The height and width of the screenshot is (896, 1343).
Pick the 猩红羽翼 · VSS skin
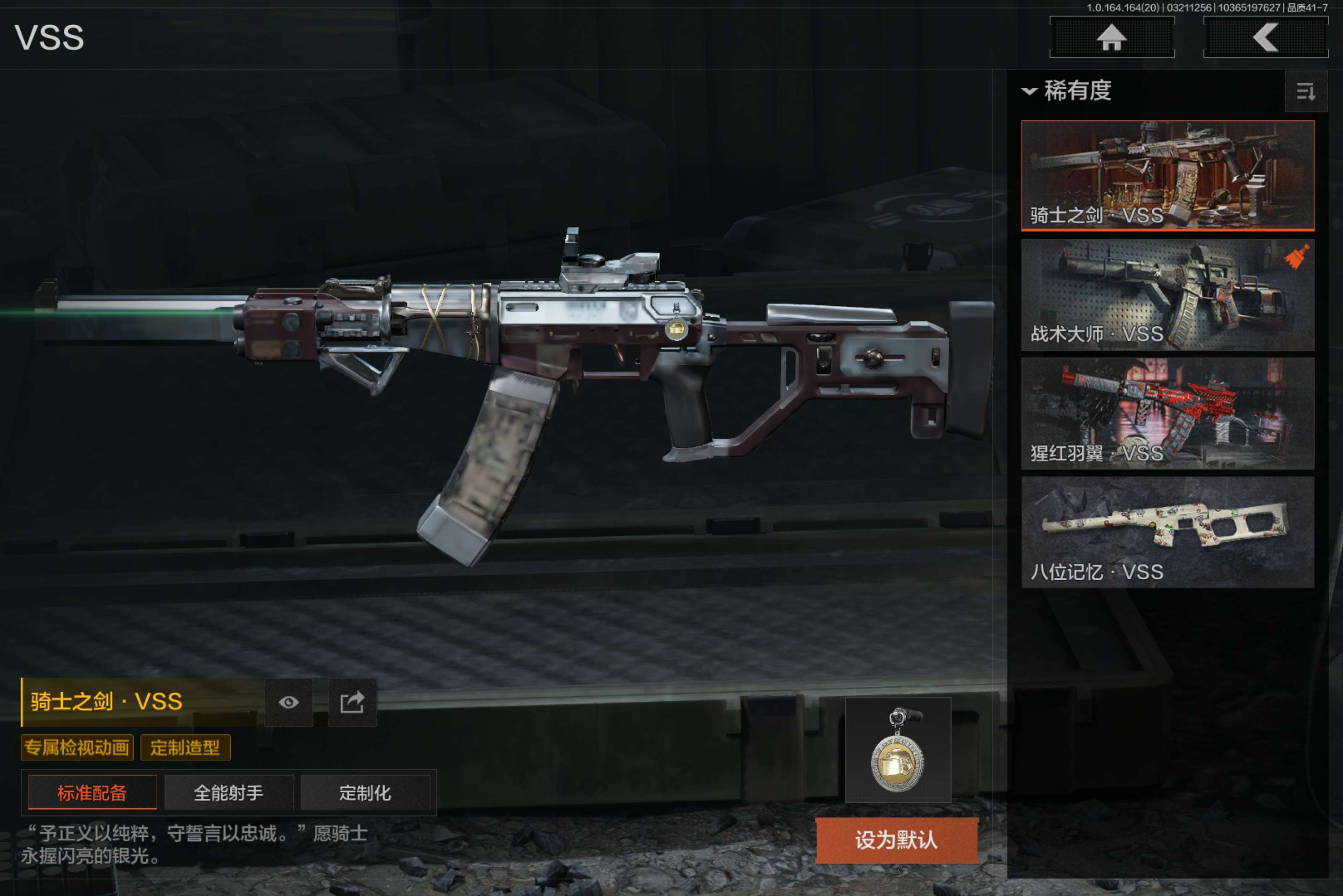[1167, 413]
